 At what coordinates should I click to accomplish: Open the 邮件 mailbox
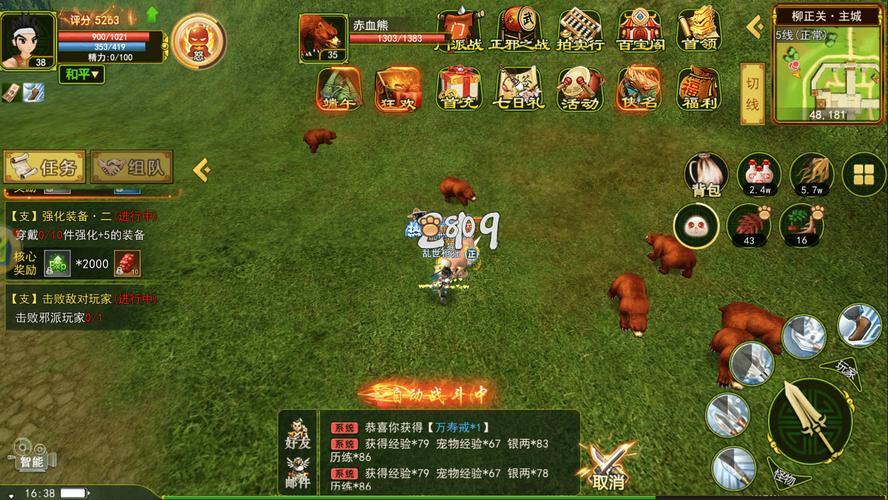coord(296,470)
